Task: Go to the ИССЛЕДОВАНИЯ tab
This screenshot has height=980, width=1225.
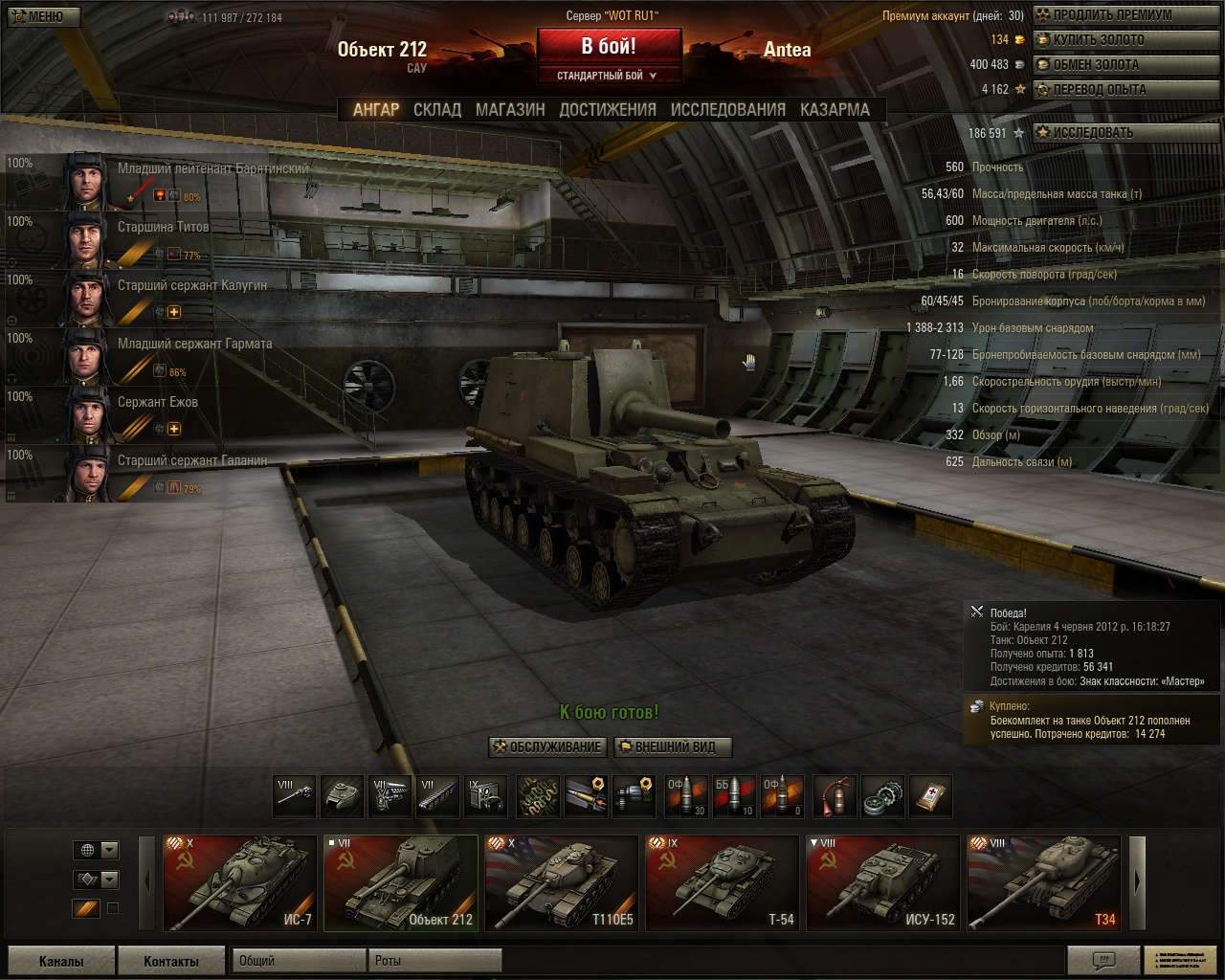Action: tap(727, 110)
